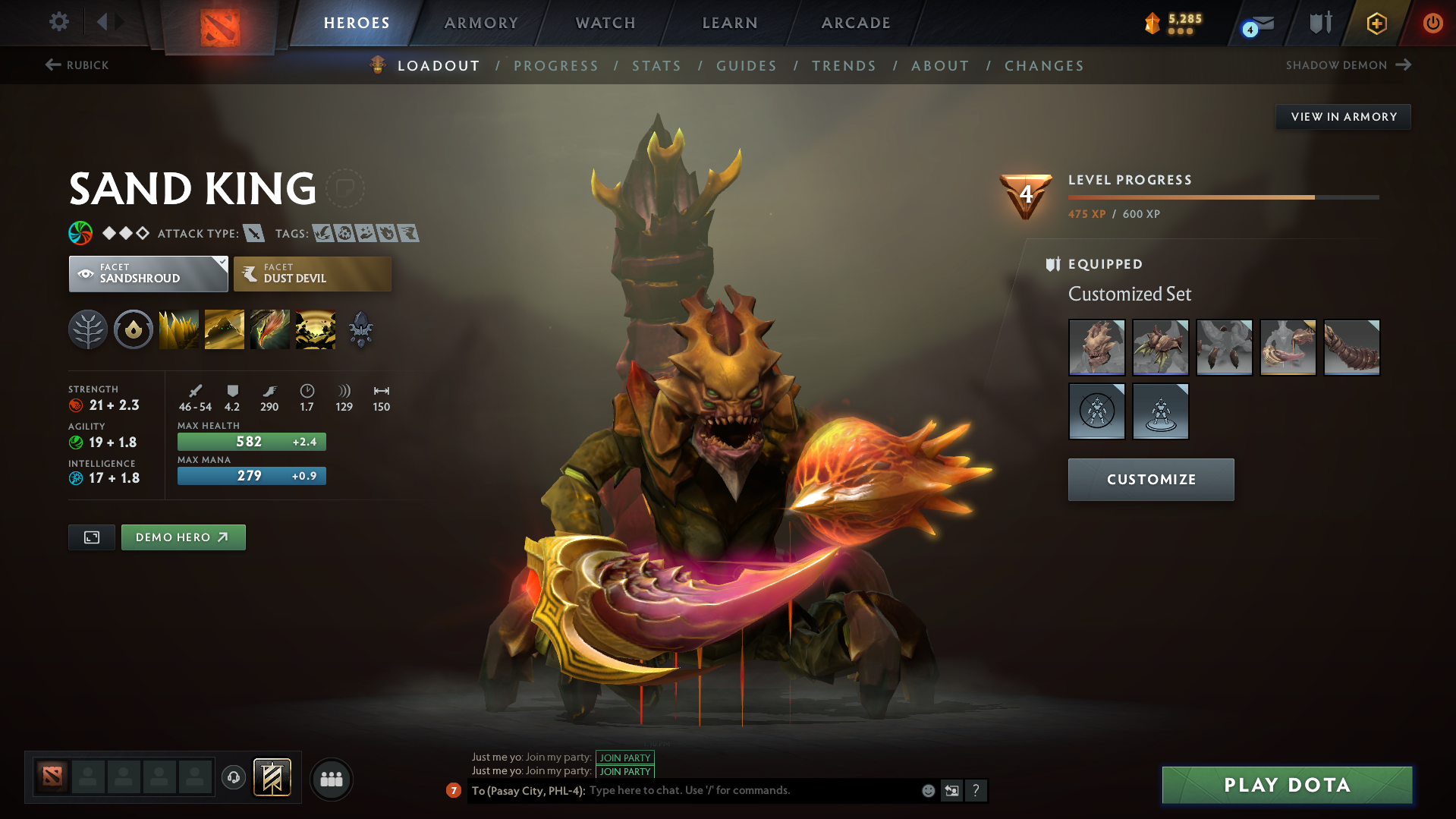Click JOIN PARTY in chat
This screenshot has width=1456, height=819.
pyautogui.click(x=624, y=758)
